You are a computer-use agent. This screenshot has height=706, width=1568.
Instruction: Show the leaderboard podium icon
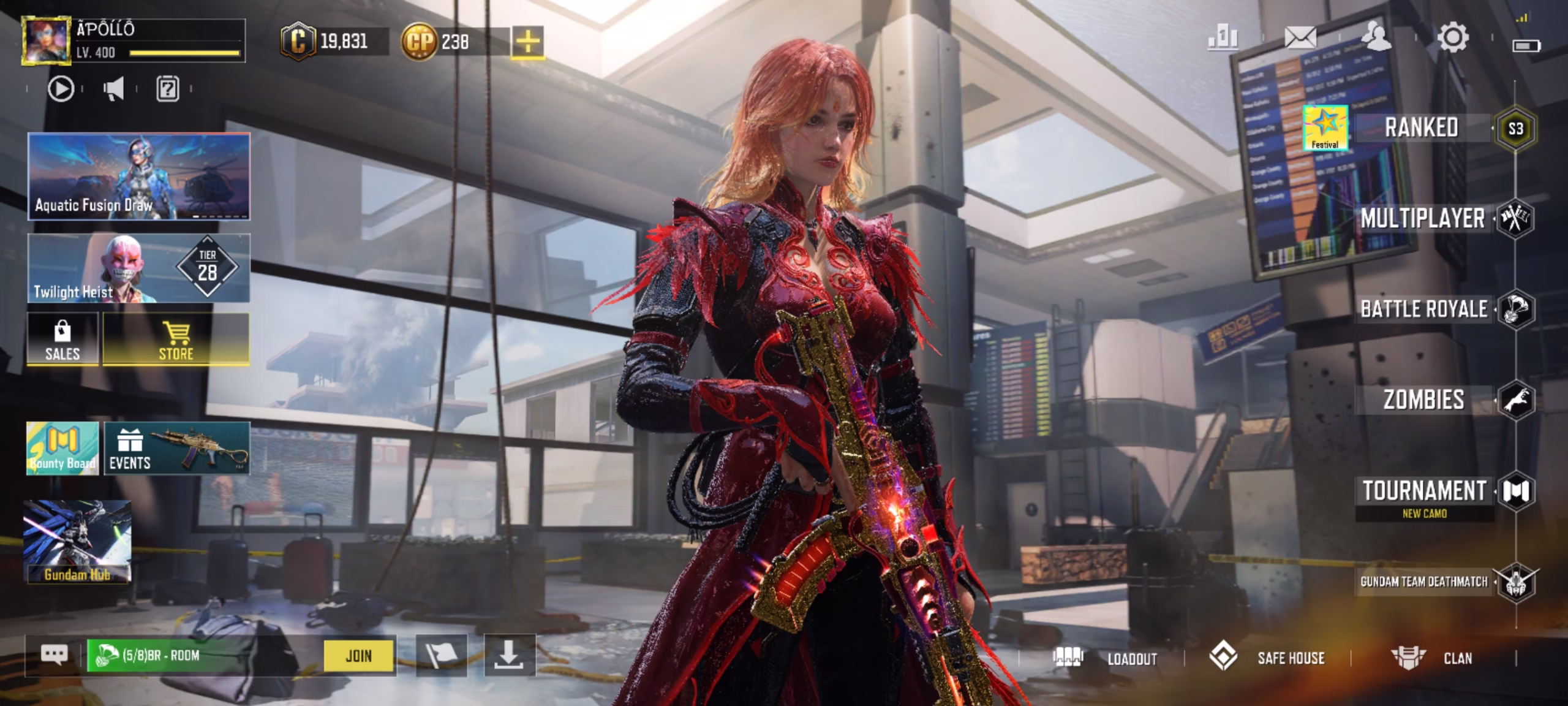coord(1223,38)
